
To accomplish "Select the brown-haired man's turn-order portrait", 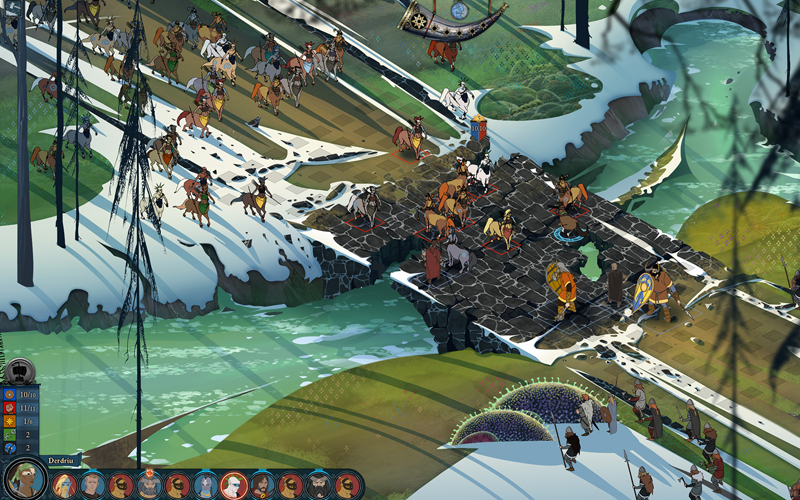I will (x=92, y=486).
